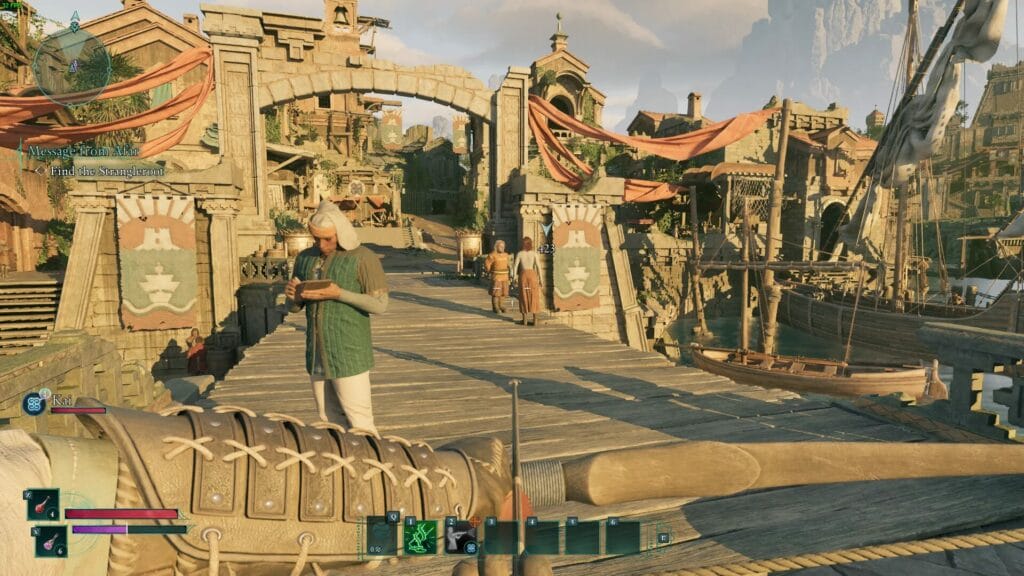Select the Message from Afar quest tracker

click(84, 150)
